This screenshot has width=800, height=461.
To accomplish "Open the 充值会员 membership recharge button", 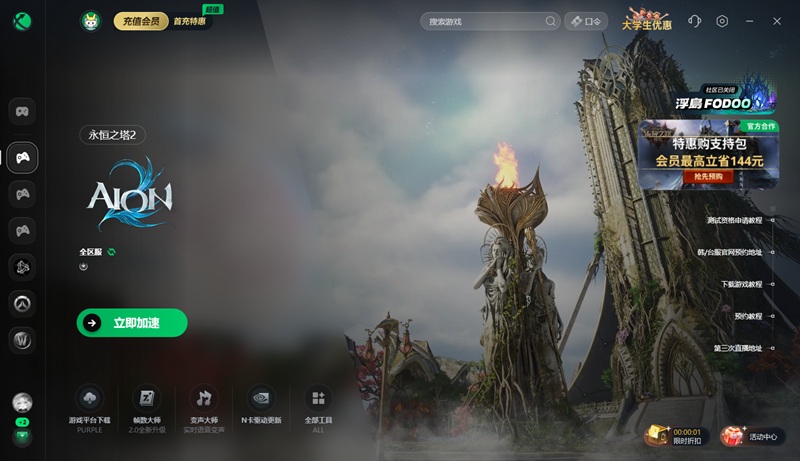I will tap(140, 21).
